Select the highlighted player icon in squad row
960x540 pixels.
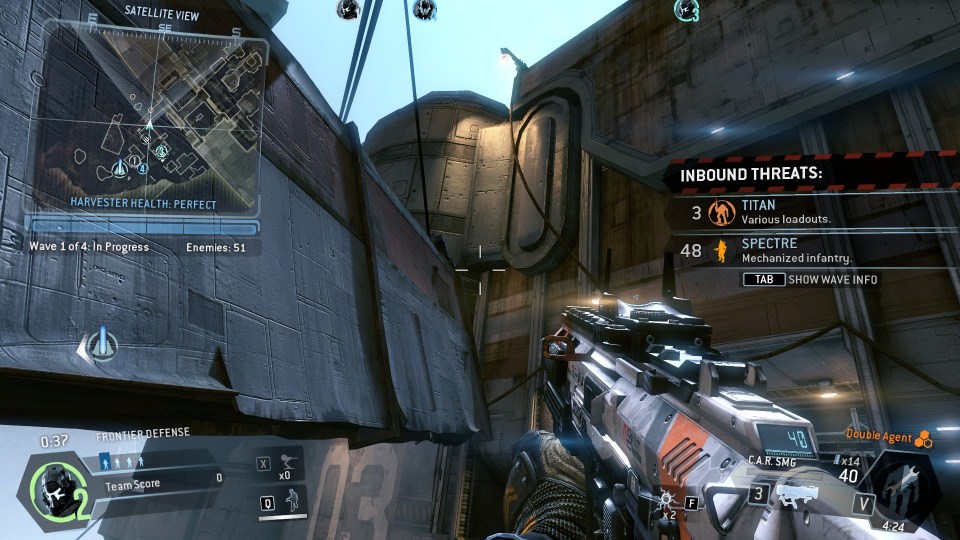click(106, 461)
